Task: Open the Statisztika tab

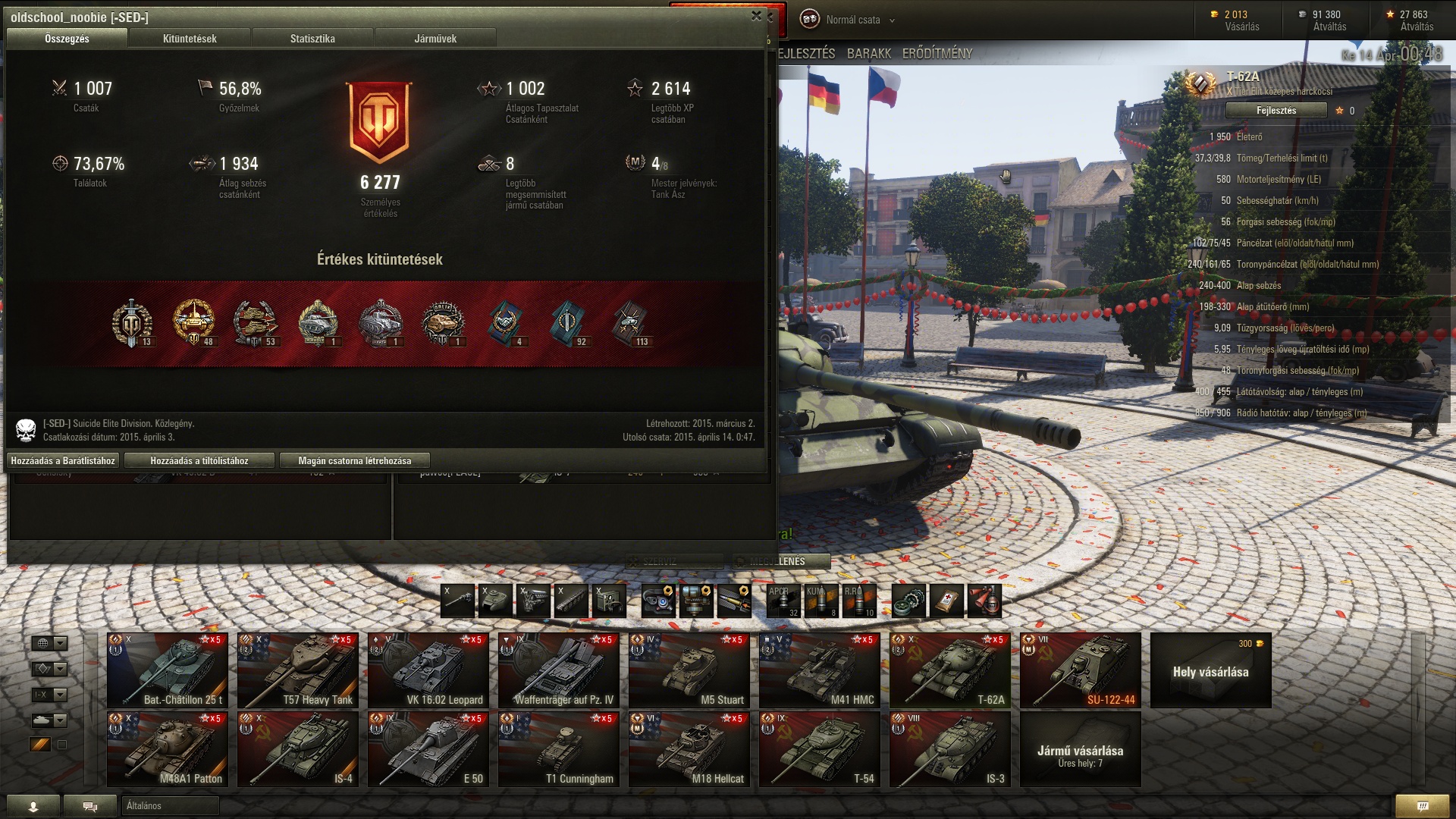Action: [x=312, y=39]
